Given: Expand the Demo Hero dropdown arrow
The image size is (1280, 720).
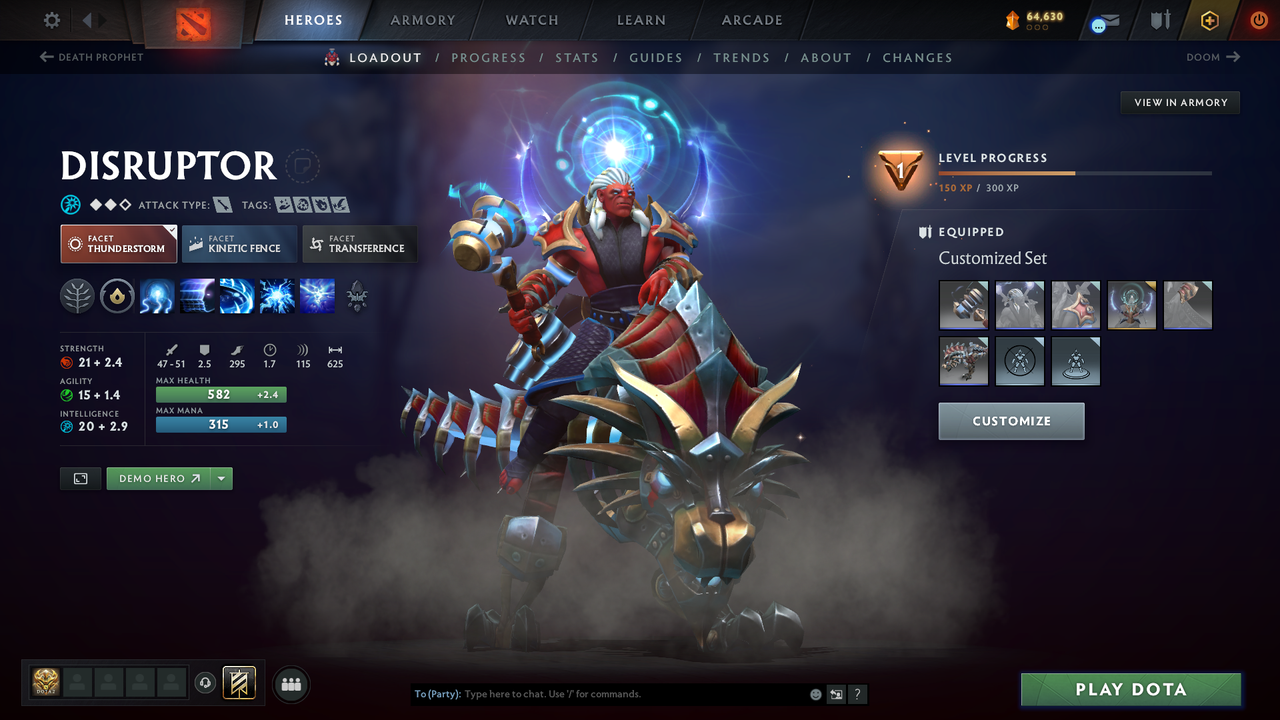Looking at the screenshot, I should click(220, 478).
